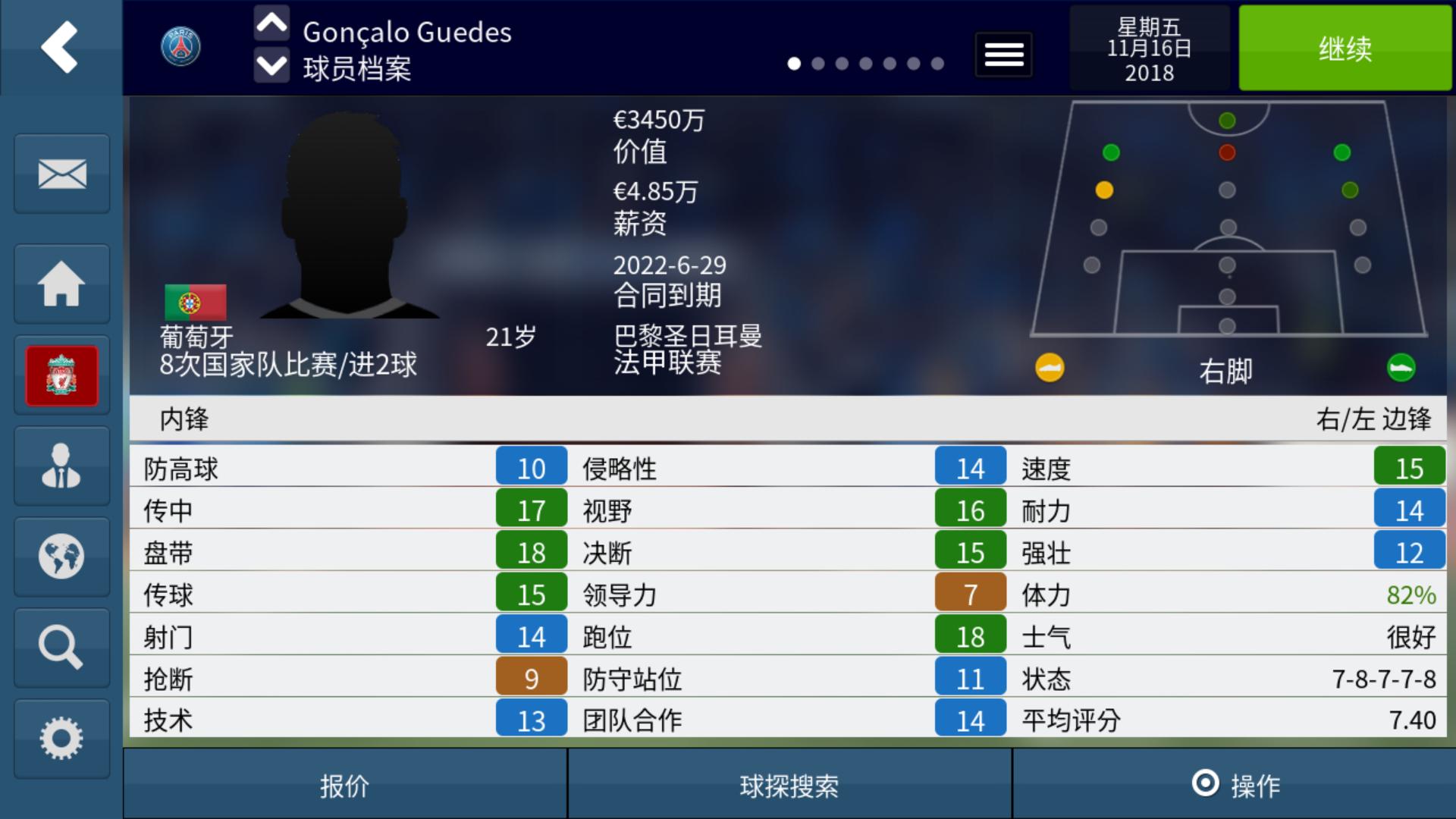
Task: Click the Portugal flag on the profile
Action: 195,301
